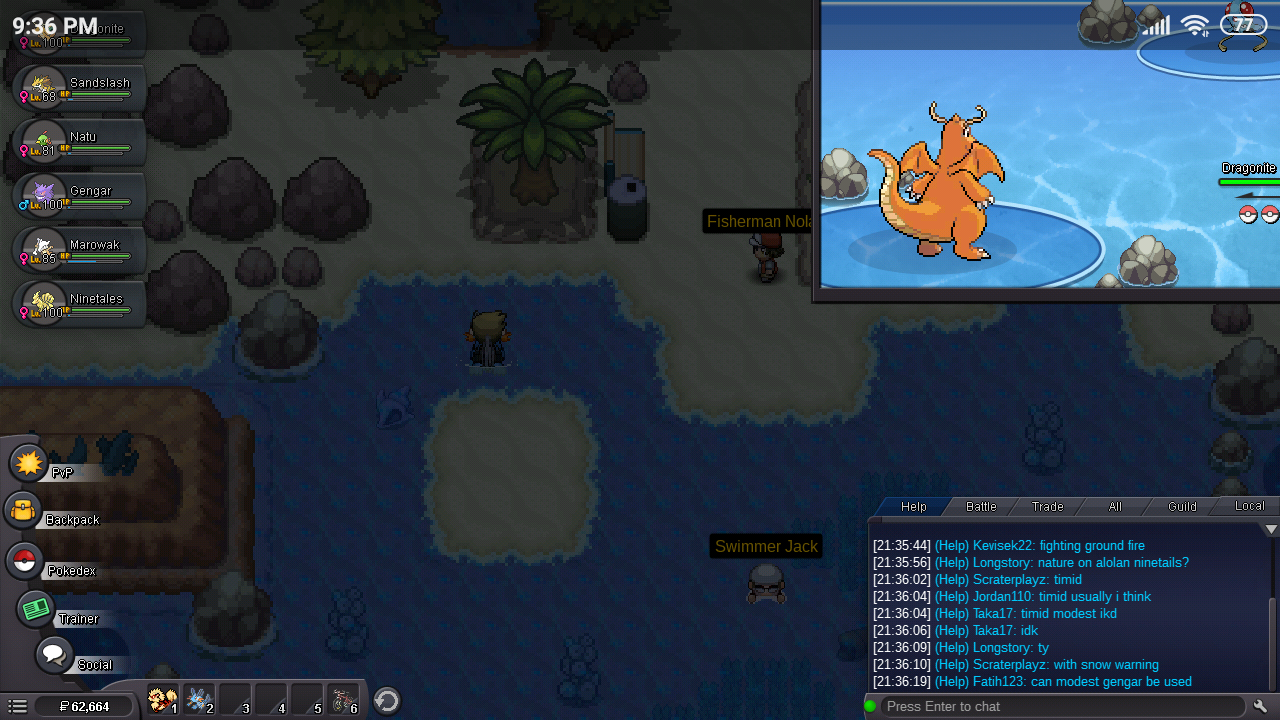Select Natu in the party list
This screenshot has height=720, width=1280.
tap(80, 142)
